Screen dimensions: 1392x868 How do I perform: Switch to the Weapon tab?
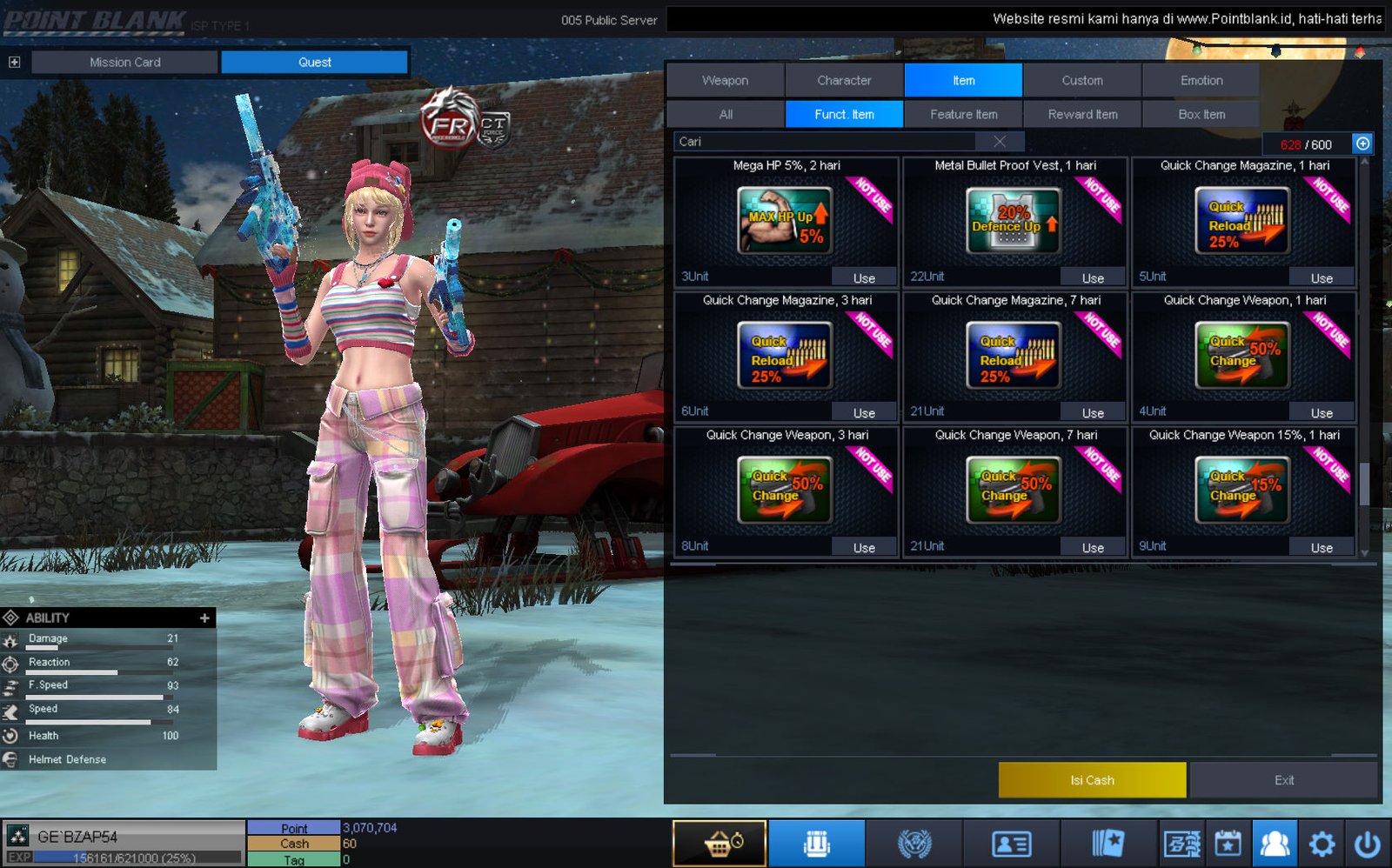click(x=725, y=80)
